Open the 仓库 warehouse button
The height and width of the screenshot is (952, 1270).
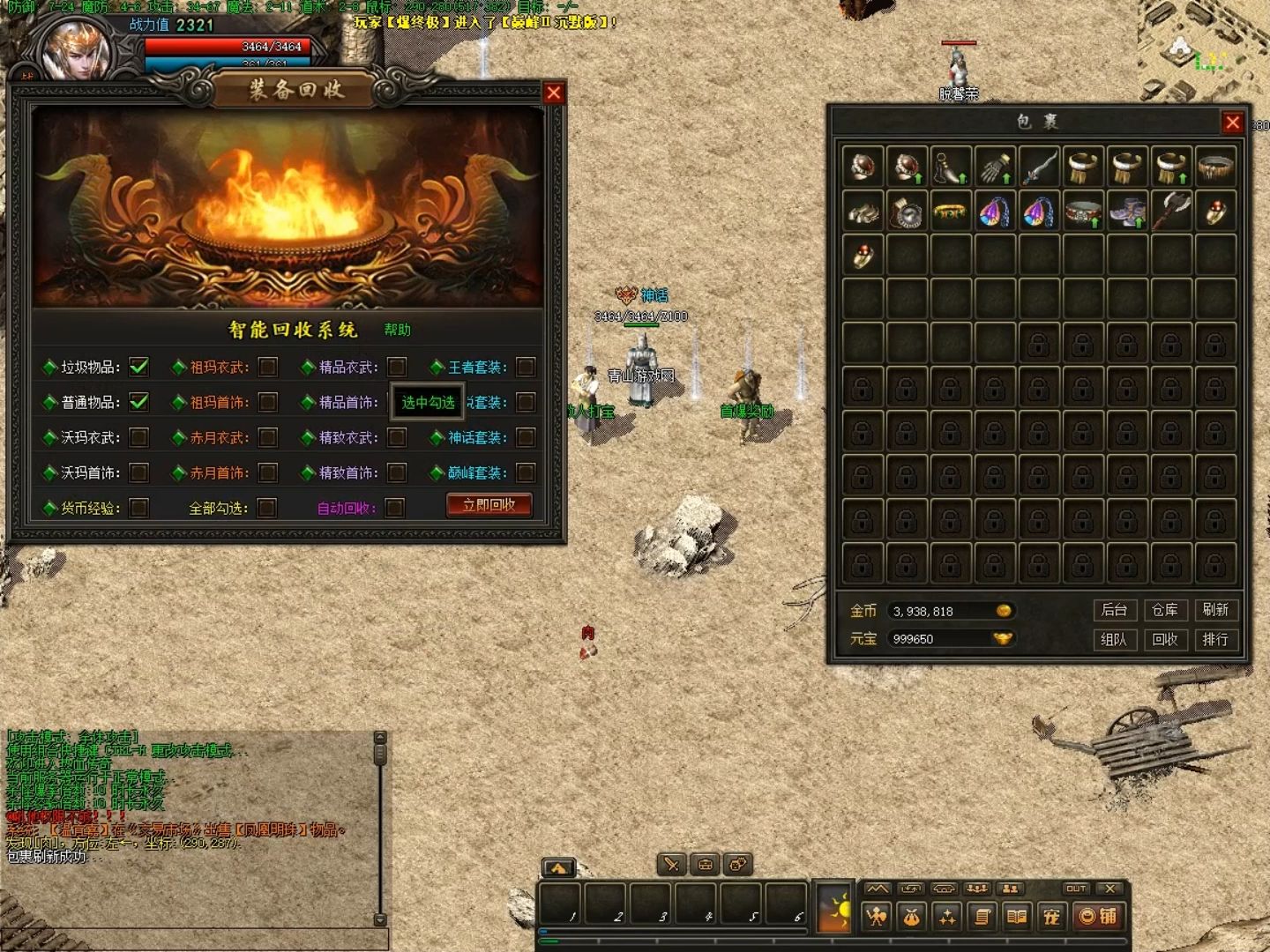(1164, 610)
